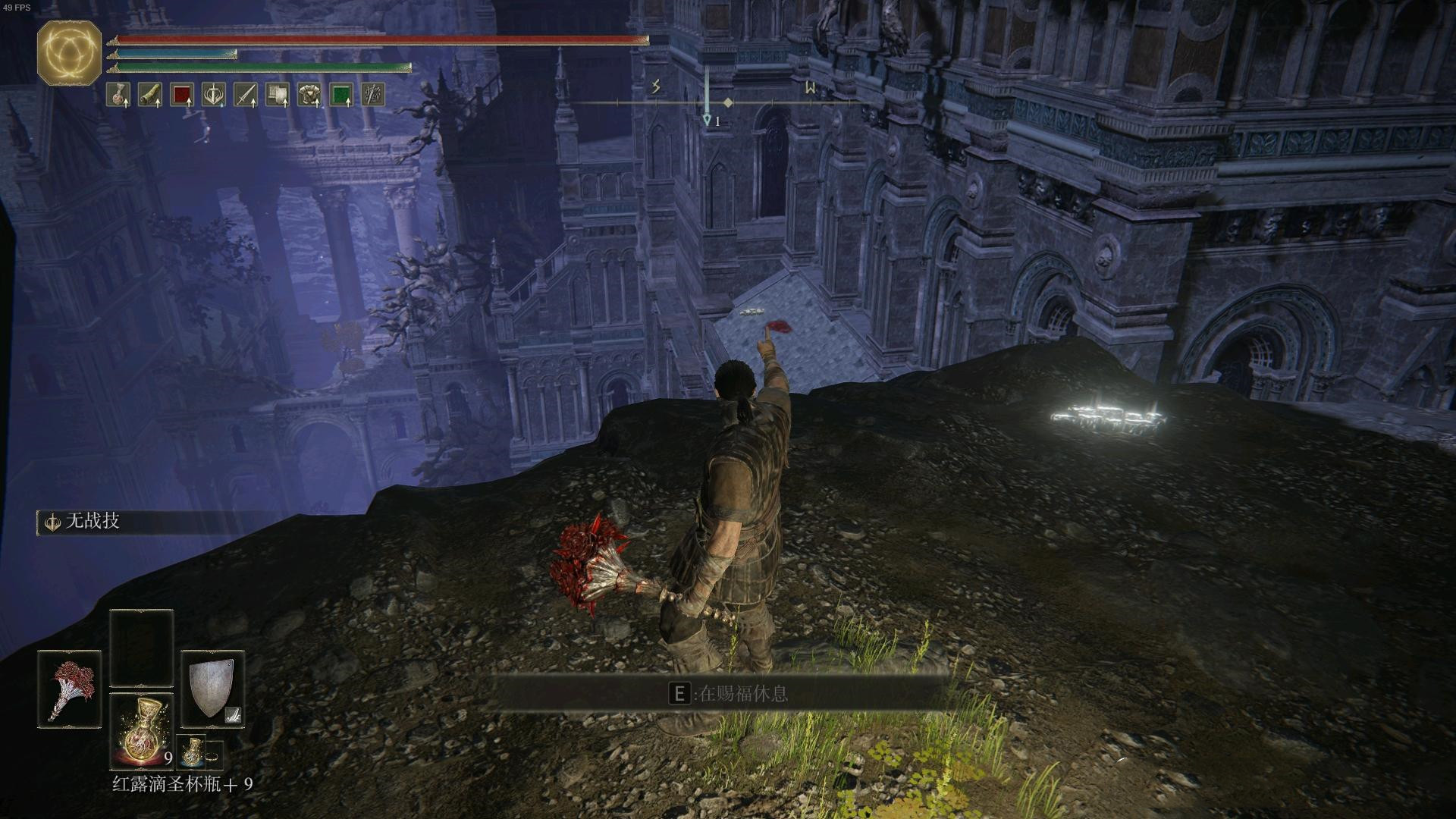Inspect the chest armor buff icon
This screenshot has width=1456, height=819.
click(x=309, y=95)
